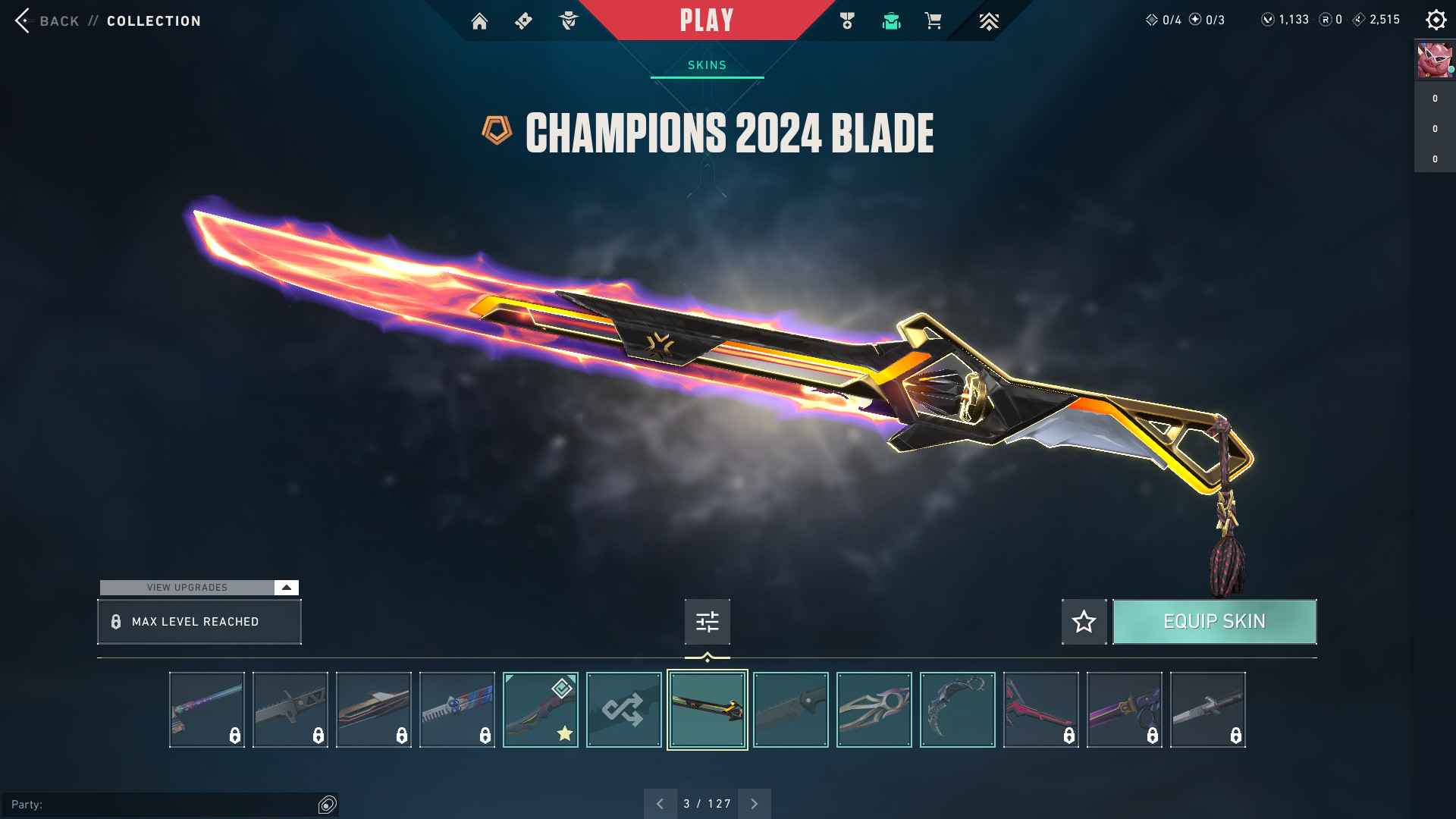Viewport: 1456px width, 819px height.
Task: Choose the starred favorite melee skin
Action: [x=540, y=710]
